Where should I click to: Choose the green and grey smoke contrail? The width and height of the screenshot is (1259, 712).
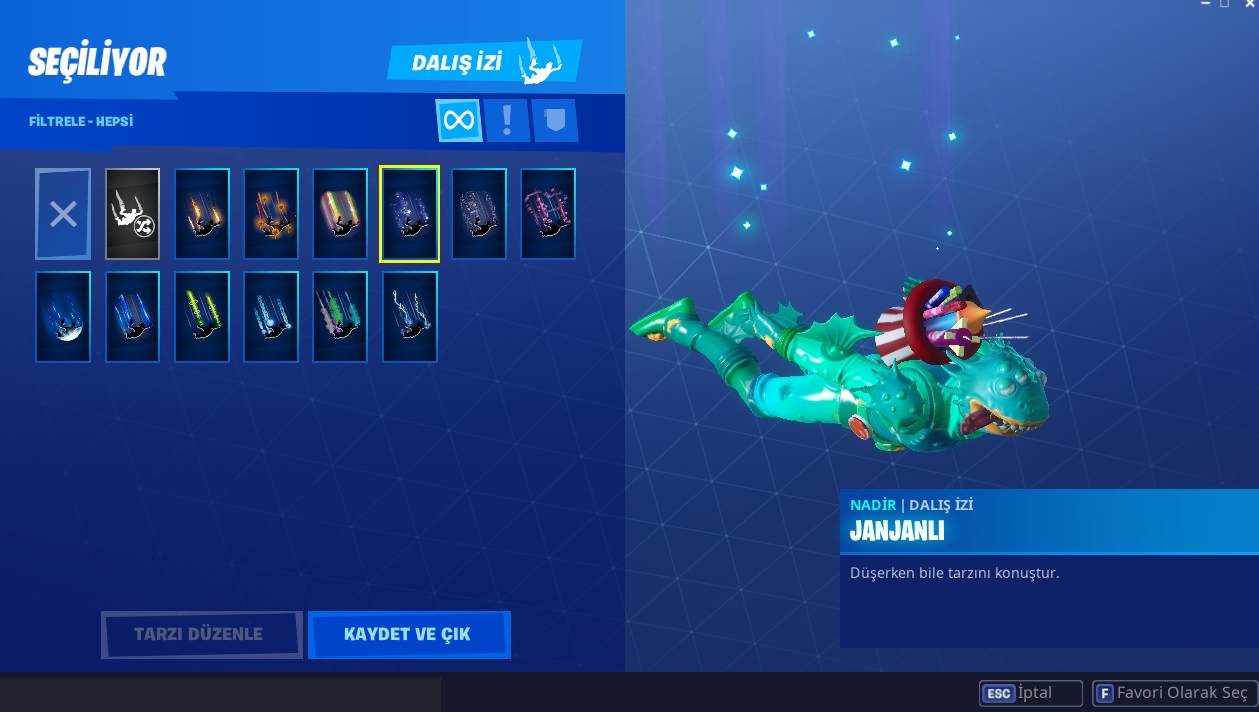pyautogui.click(x=340, y=317)
